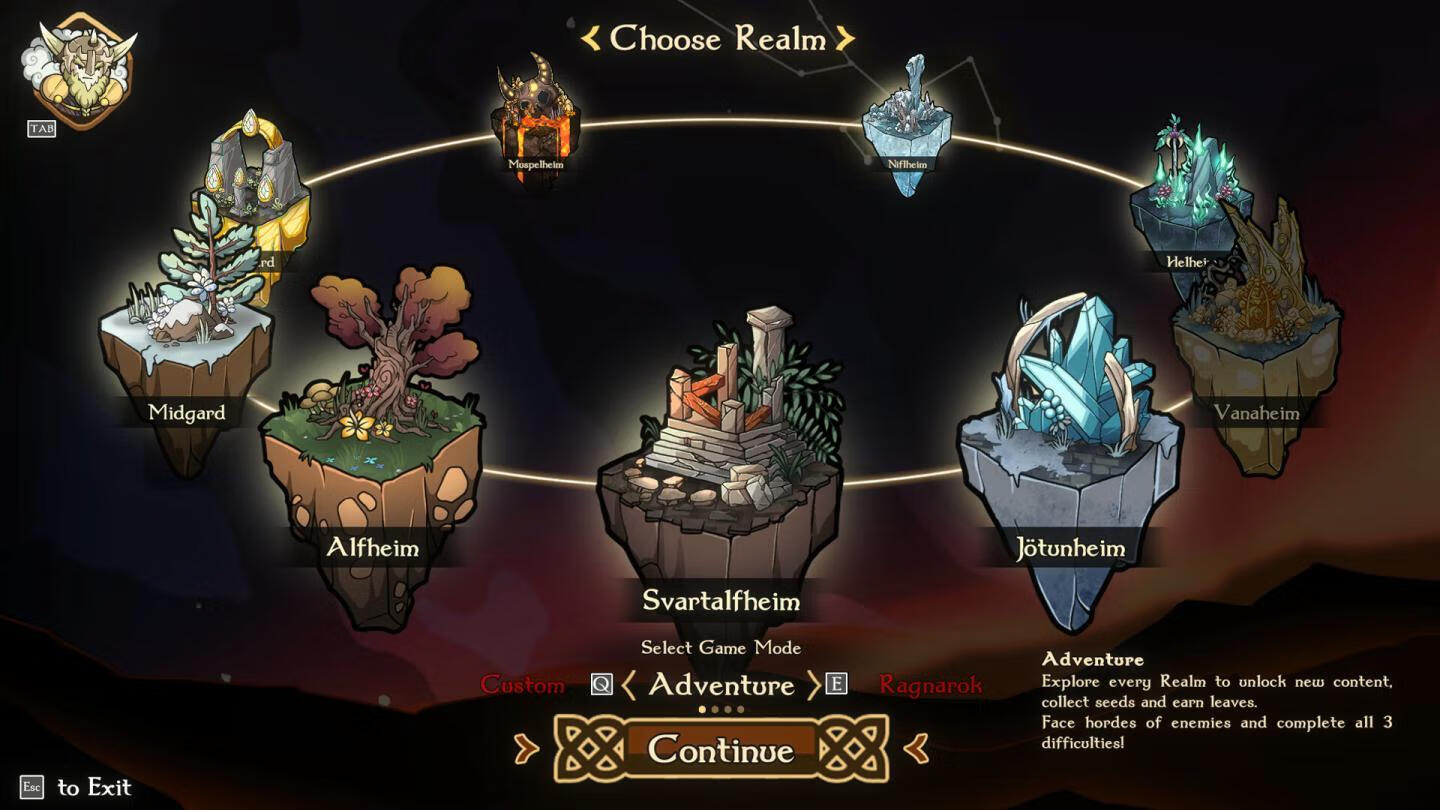The image size is (1440, 810).
Task: Click the right arrow beside Adventure
Action: (812, 685)
